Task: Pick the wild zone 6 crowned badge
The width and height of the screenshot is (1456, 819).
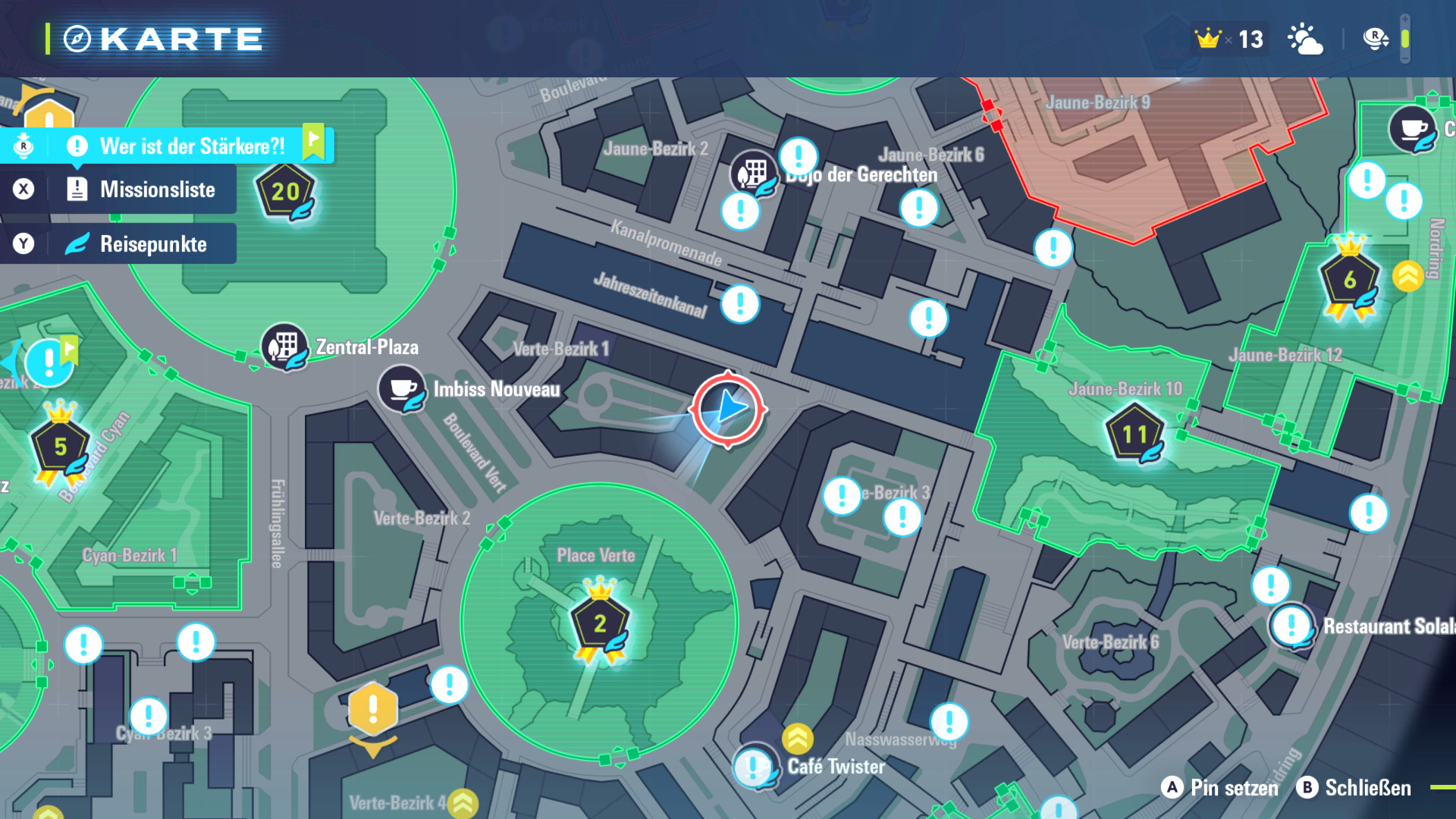Action: tap(1349, 281)
